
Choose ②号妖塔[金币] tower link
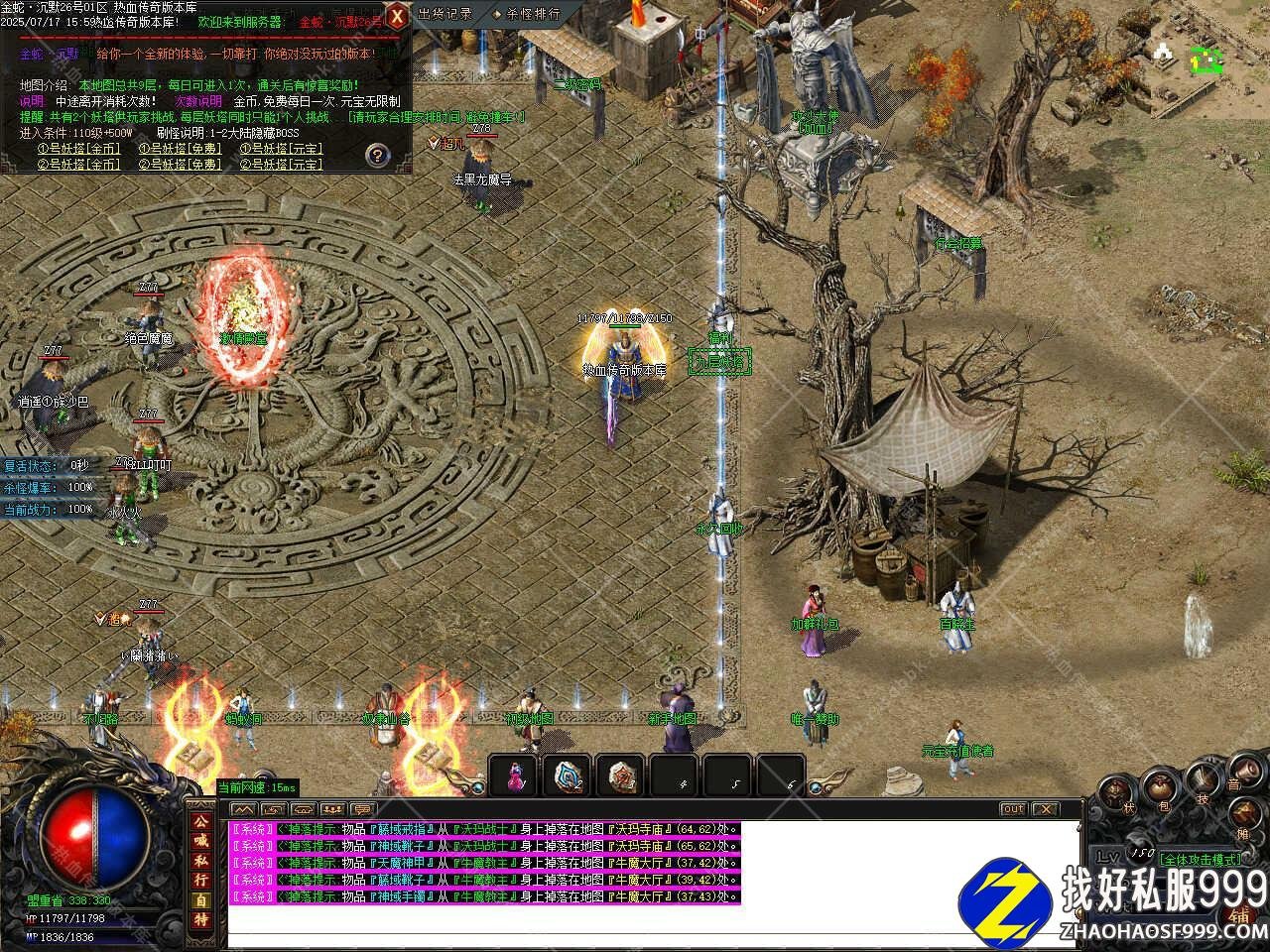(x=79, y=164)
